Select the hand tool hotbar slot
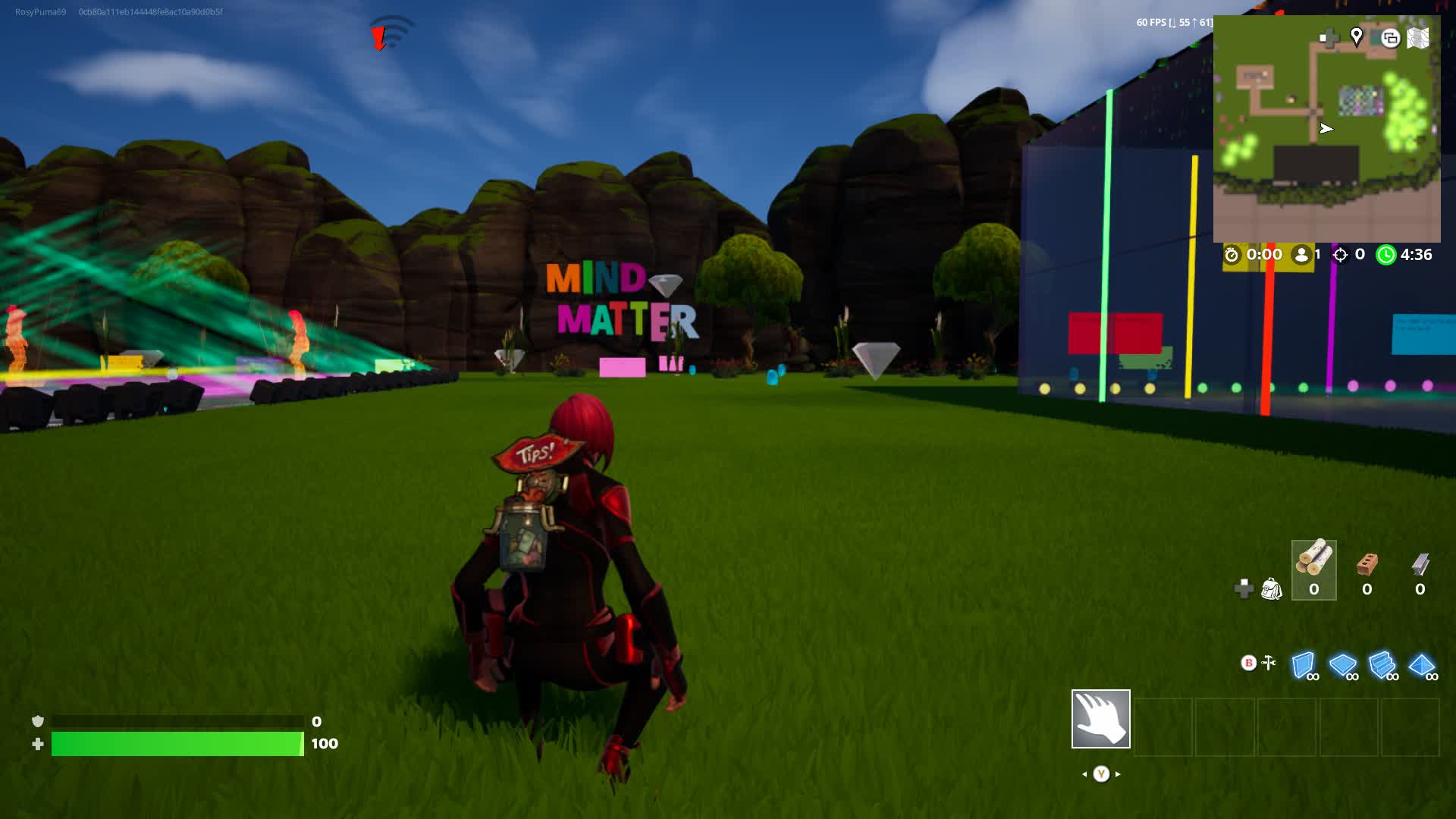Screen dimensions: 1456x819 pyautogui.click(x=1100, y=719)
